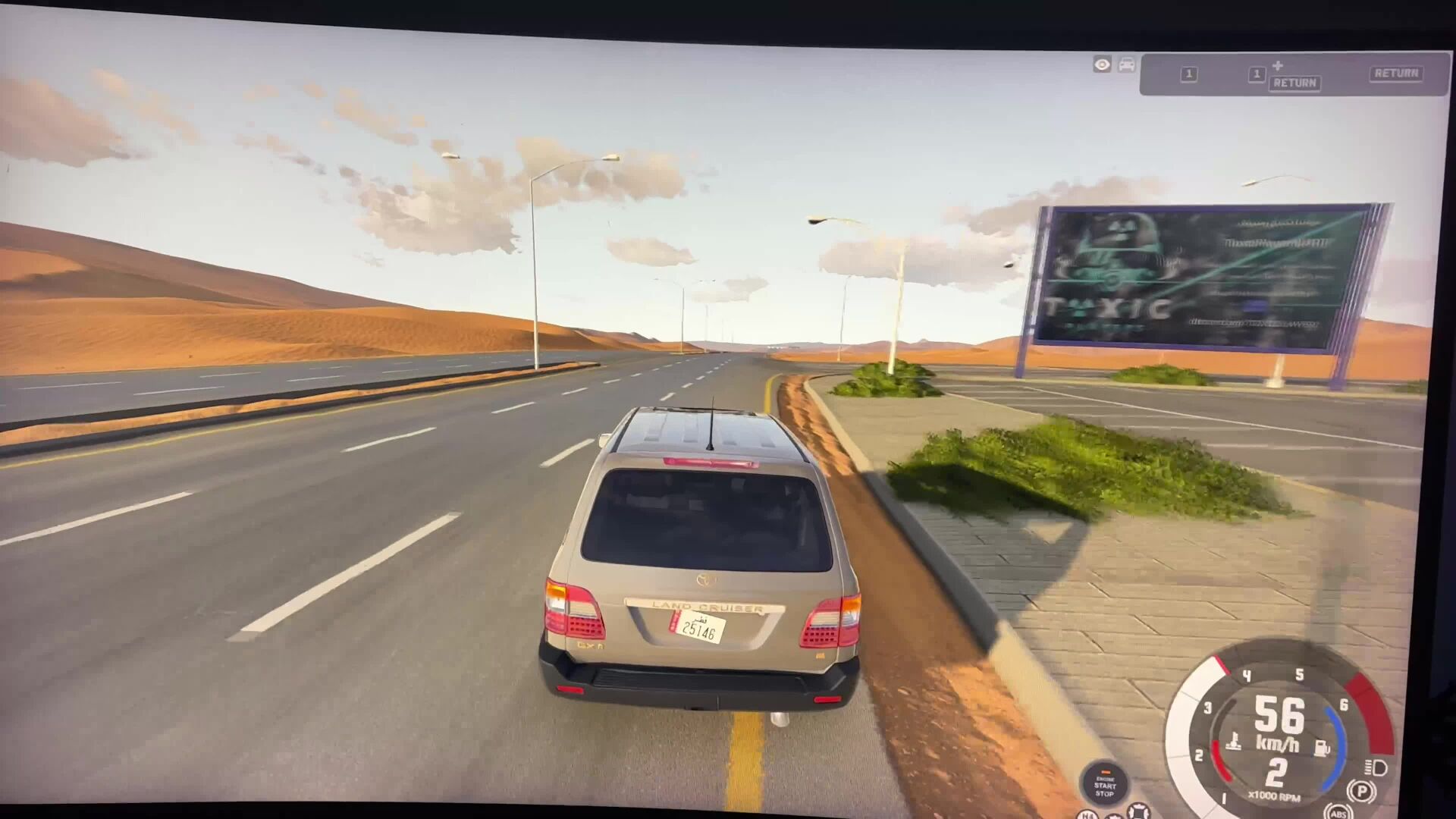Screen dimensions: 1456x819
Task: Click the ABS indicator icon
Action: pos(1338,815)
